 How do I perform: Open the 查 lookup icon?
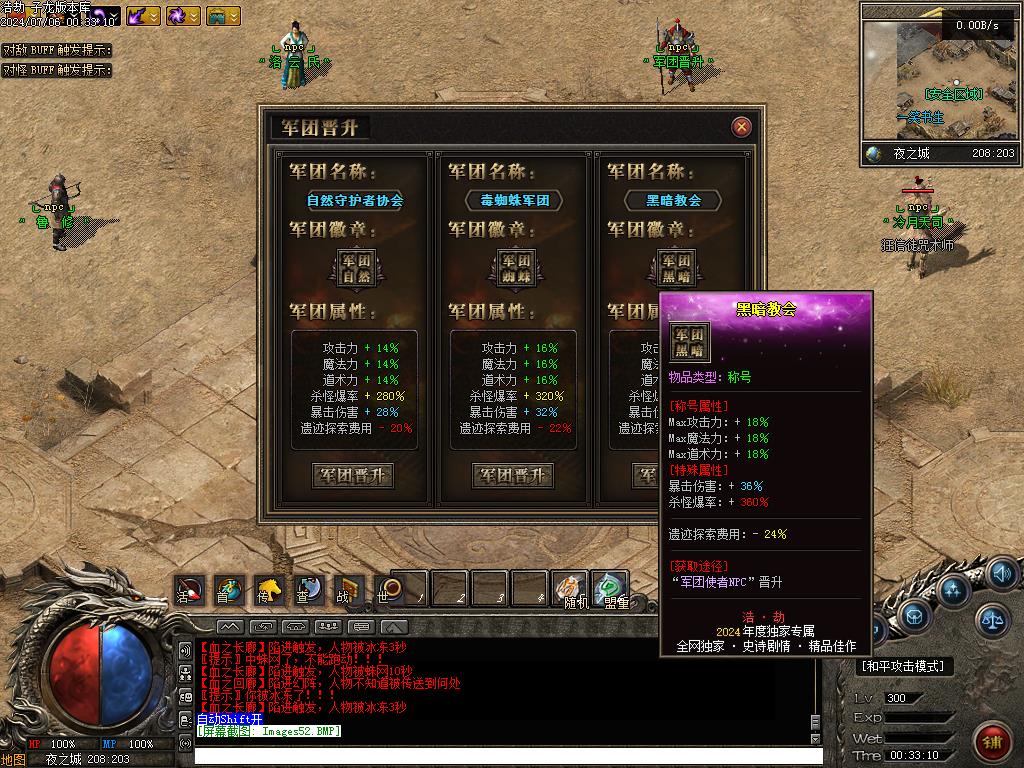tap(308, 590)
